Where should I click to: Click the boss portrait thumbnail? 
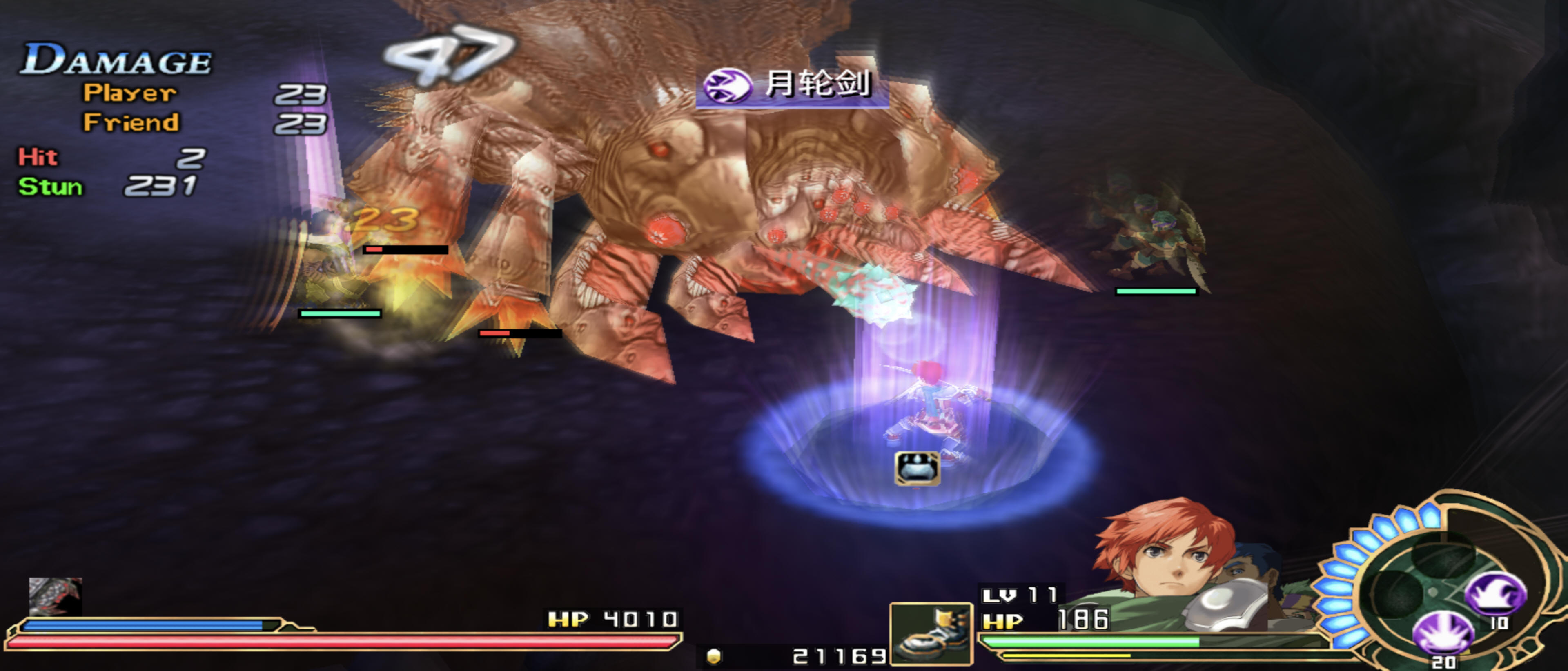coord(55,595)
